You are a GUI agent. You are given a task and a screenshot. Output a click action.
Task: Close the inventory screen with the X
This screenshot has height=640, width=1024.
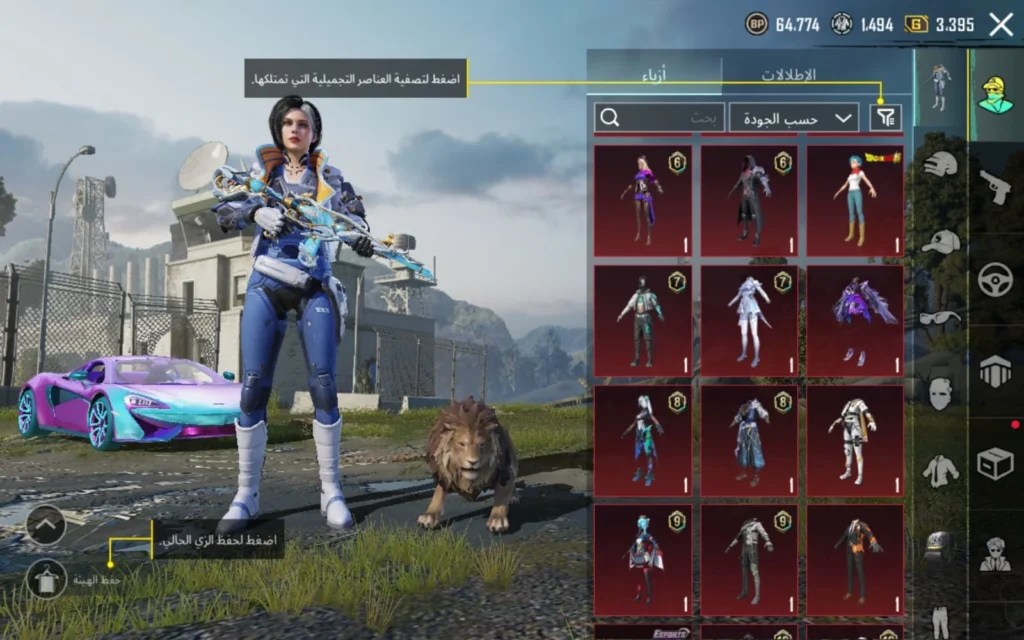[x=1001, y=25]
